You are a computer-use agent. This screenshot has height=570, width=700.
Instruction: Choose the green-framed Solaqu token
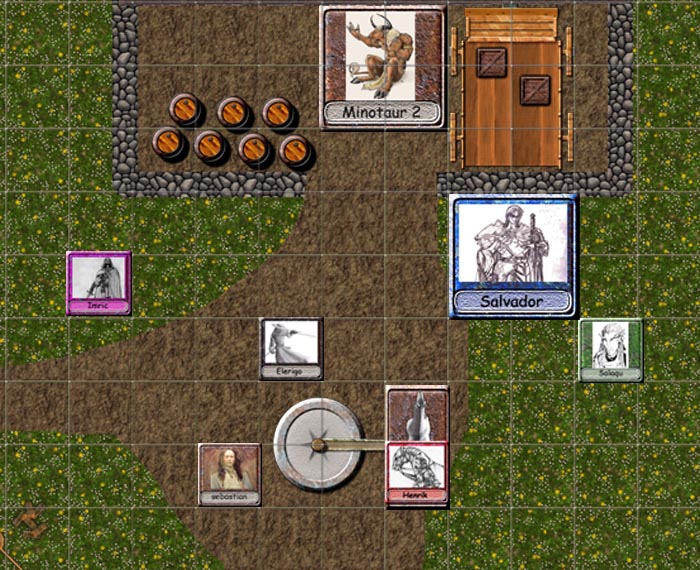610,350
